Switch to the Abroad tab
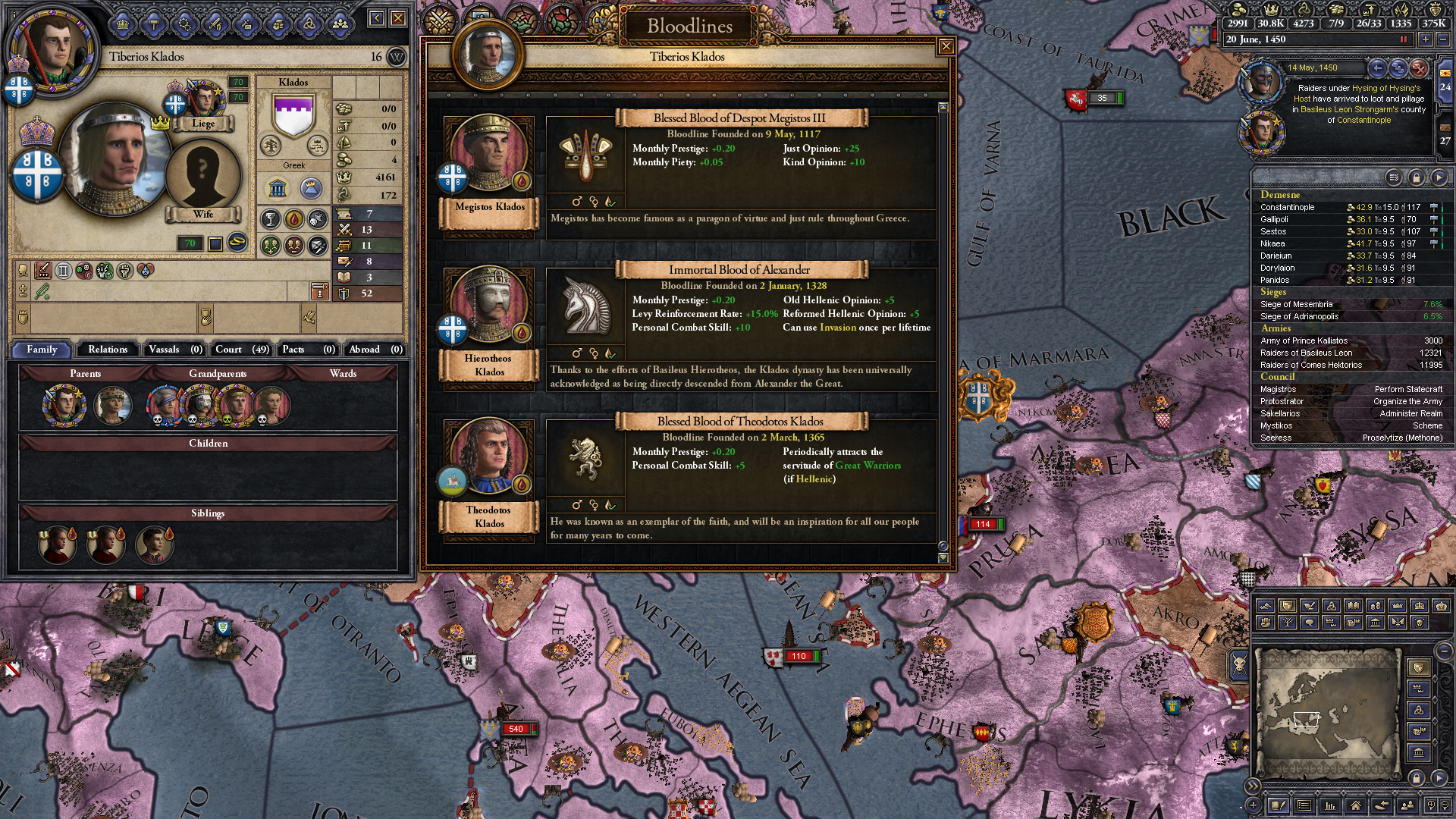 point(375,350)
